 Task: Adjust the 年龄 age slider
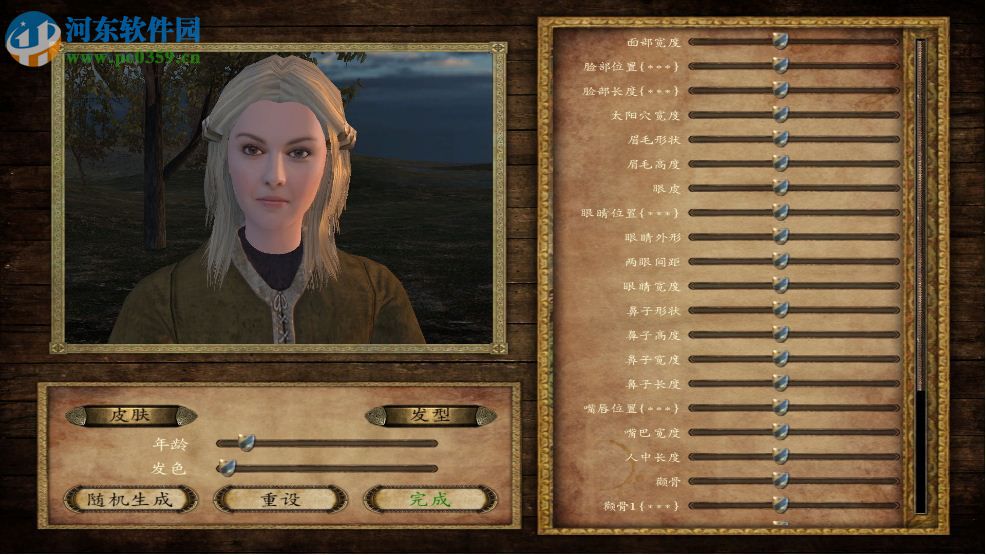click(x=245, y=443)
